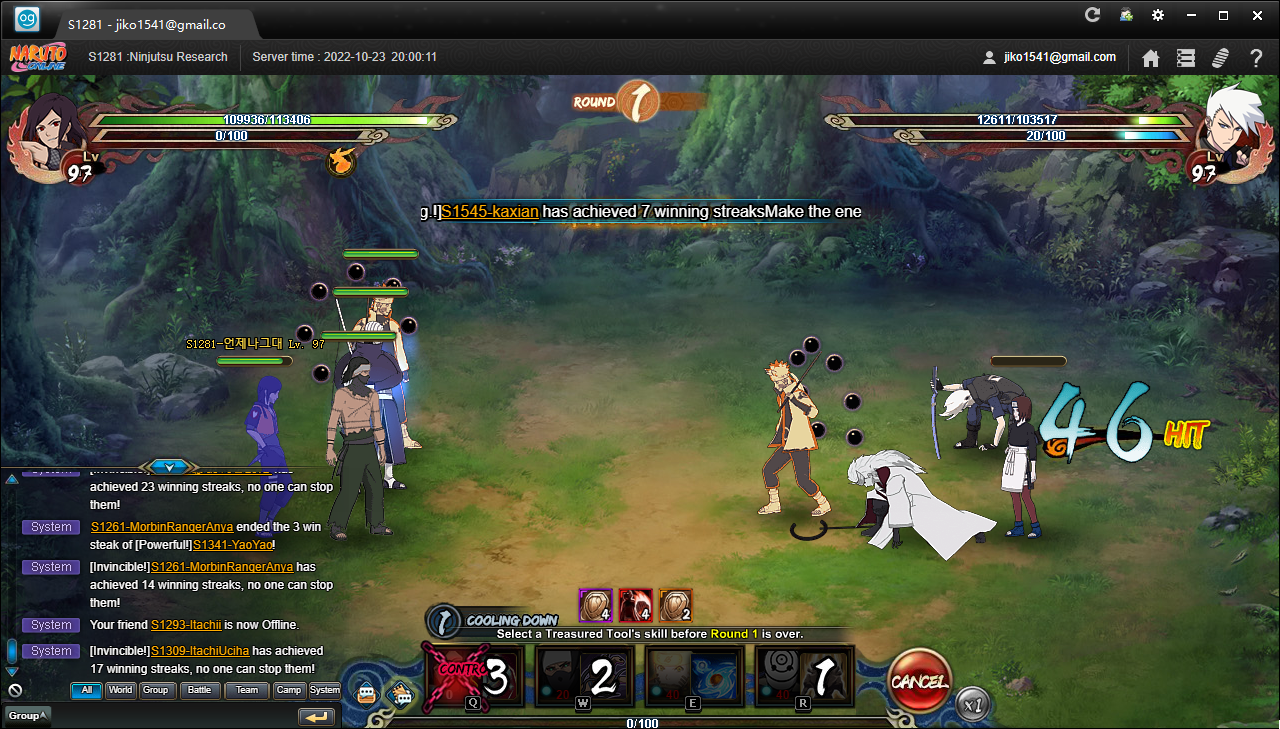
Task: Refresh the game client window
Action: [x=1093, y=15]
